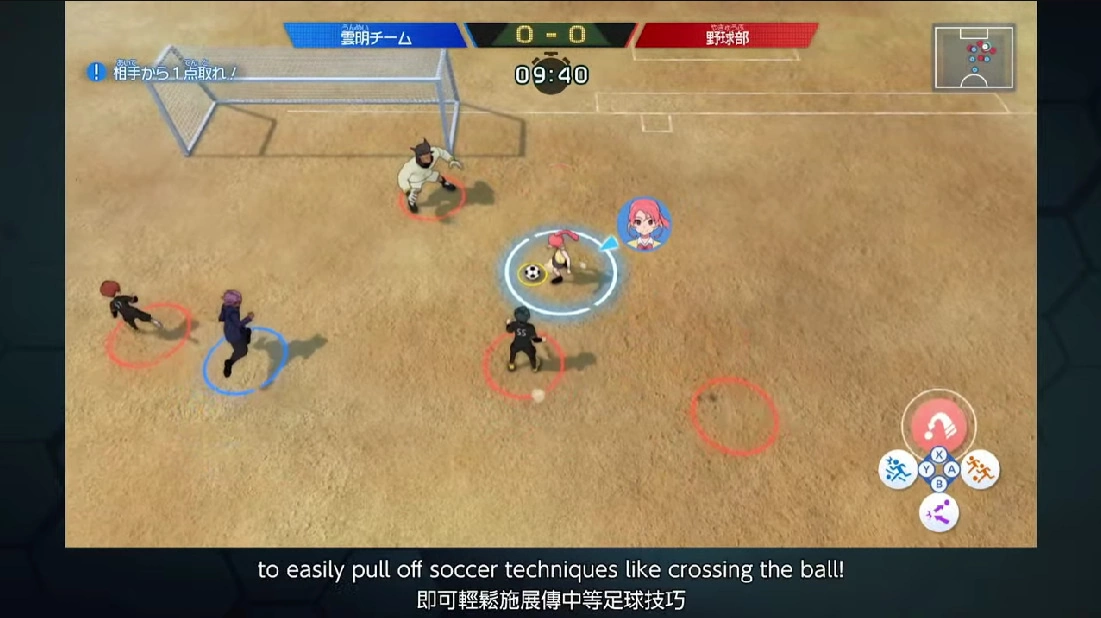
Task: Select the pink-haired player portrait bubble
Action: tap(644, 223)
